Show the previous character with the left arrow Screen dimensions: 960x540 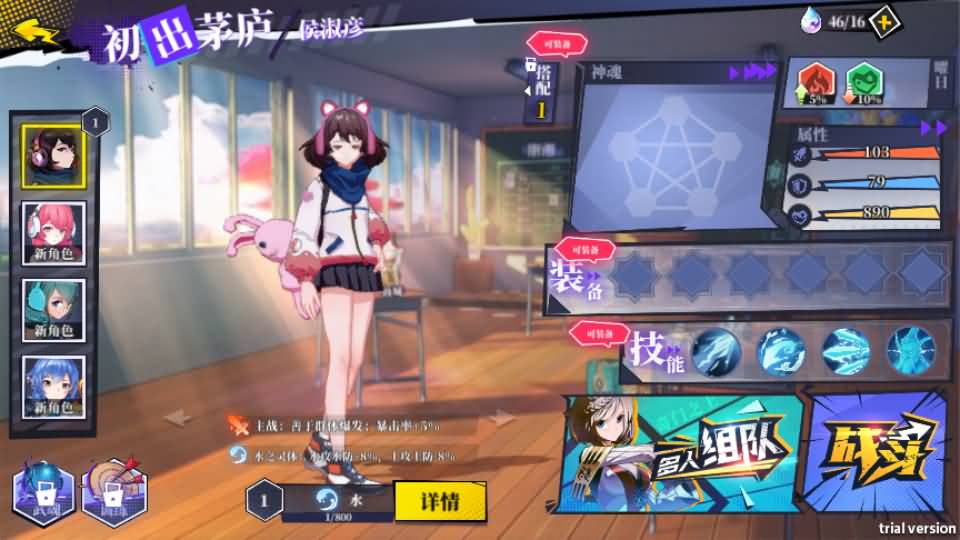[178, 418]
